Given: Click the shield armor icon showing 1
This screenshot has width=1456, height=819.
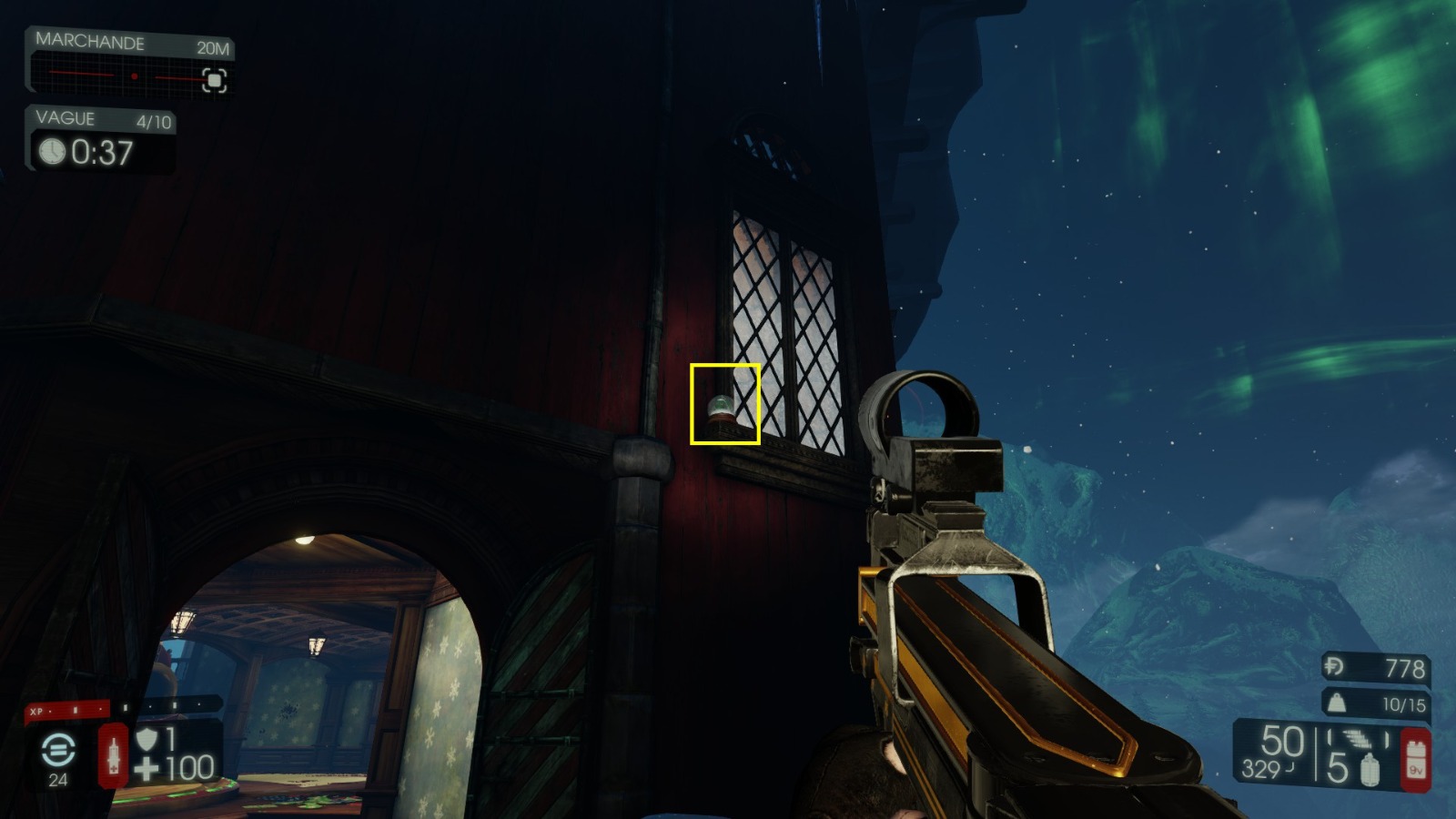Looking at the screenshot, I should [x=147, y=740].
